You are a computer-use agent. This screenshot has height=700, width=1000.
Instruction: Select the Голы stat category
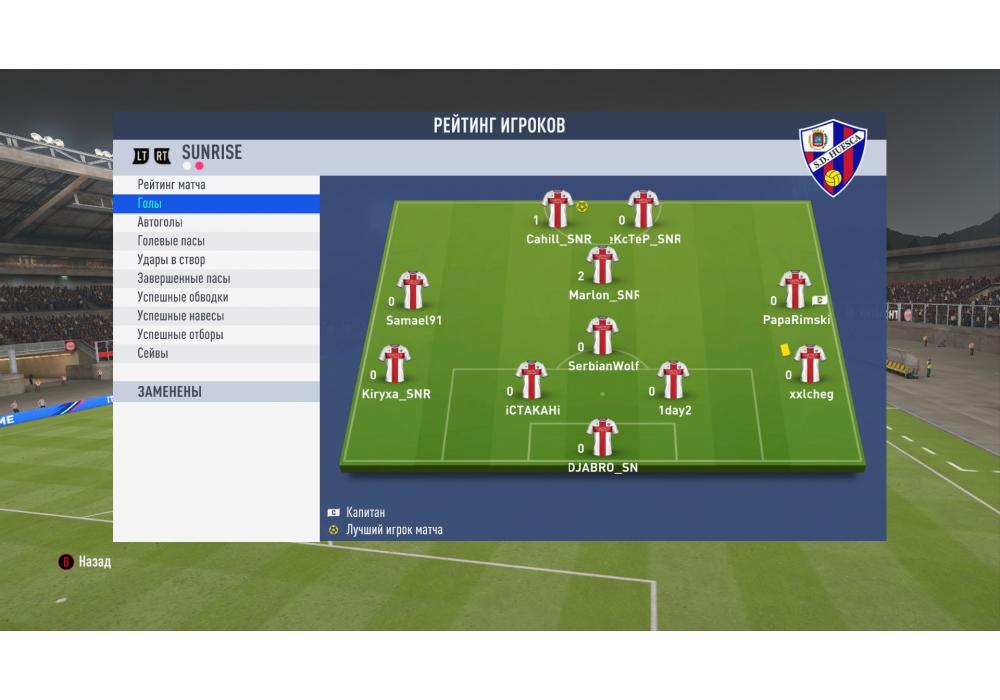(x=215, y=204)
